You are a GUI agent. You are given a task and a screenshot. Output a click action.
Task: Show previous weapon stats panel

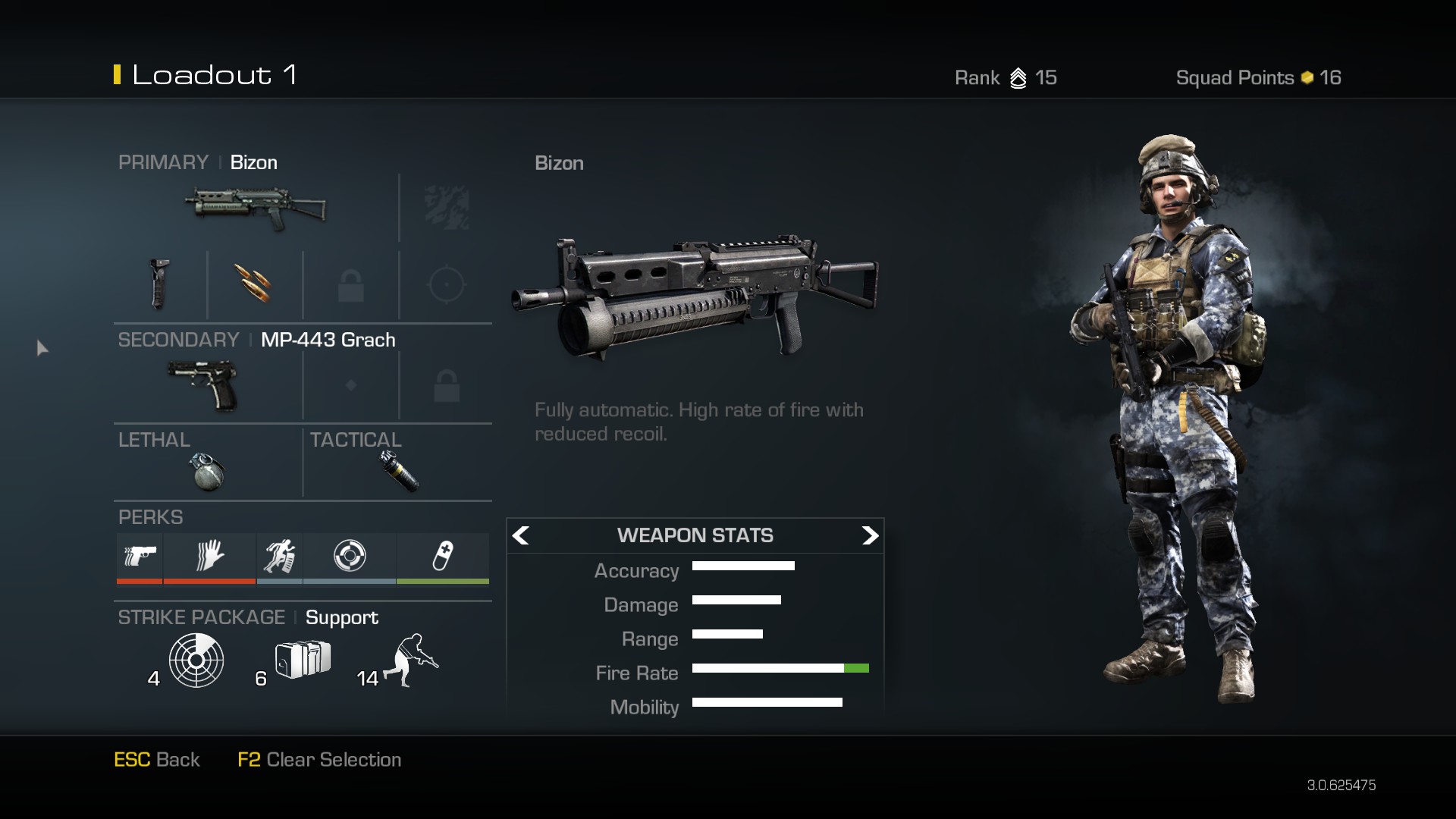pyautogui.click(x=521, y=536)
